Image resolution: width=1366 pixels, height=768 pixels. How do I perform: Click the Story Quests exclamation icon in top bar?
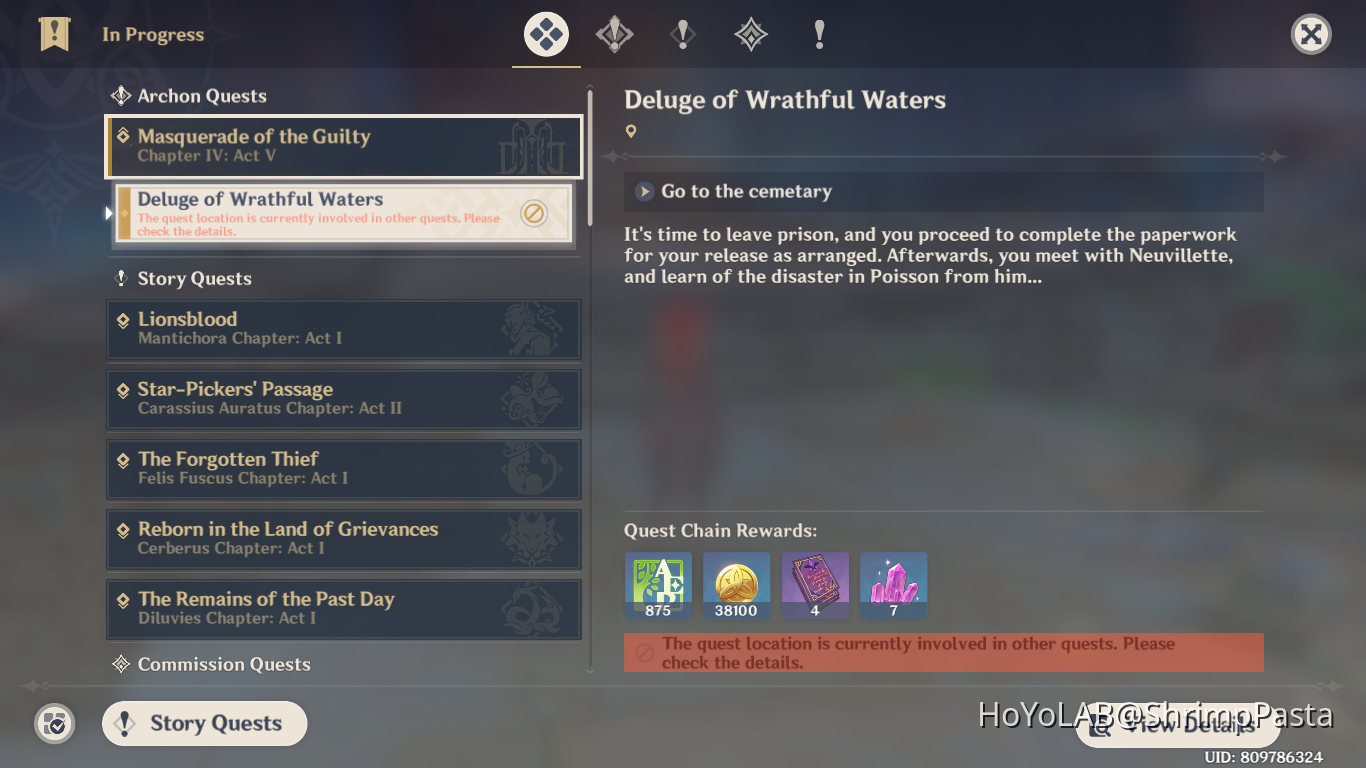pyautogui.click(x=682, y=33)
